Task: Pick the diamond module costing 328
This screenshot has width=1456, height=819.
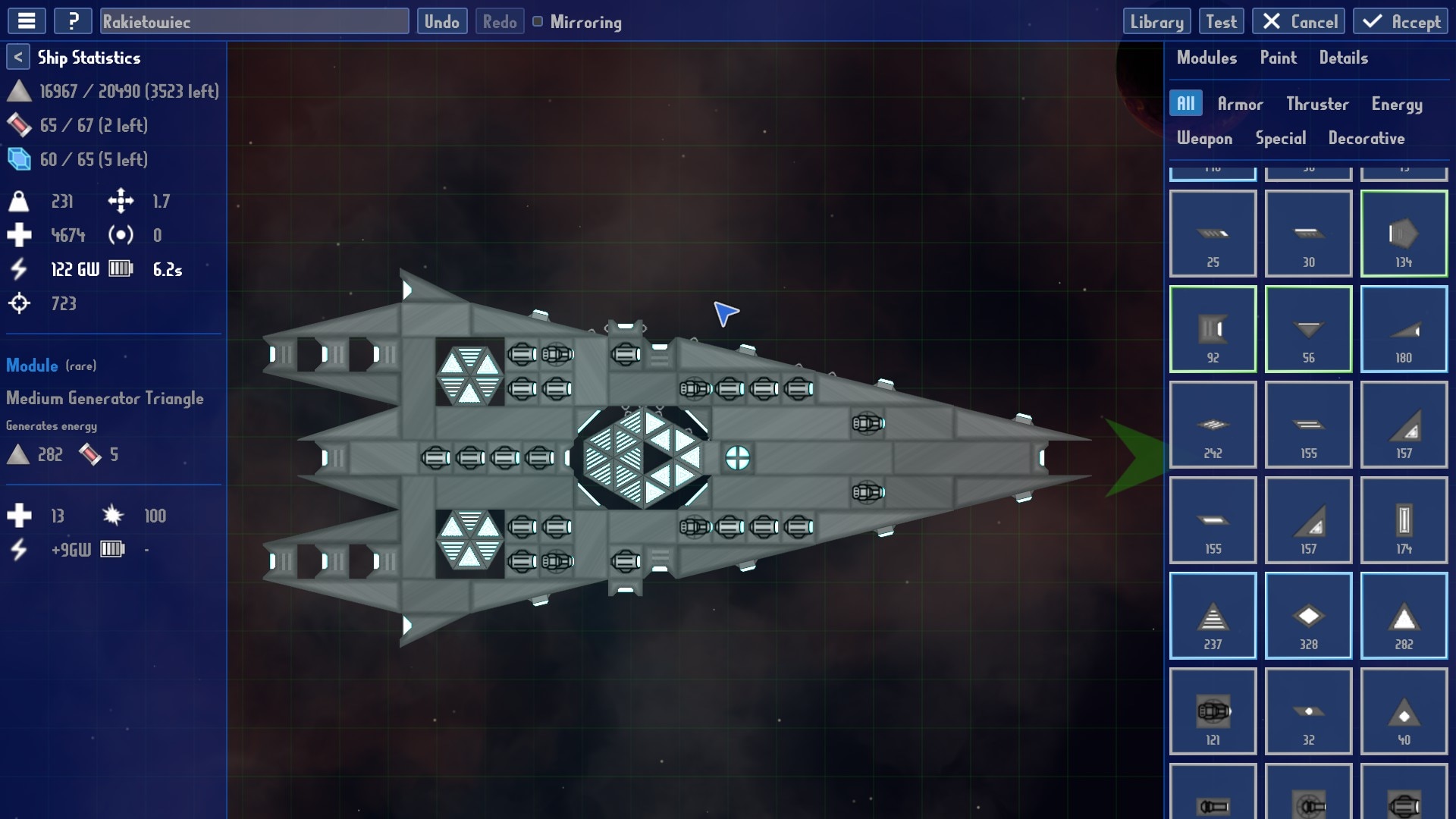Action: (x=1308, y=616)
